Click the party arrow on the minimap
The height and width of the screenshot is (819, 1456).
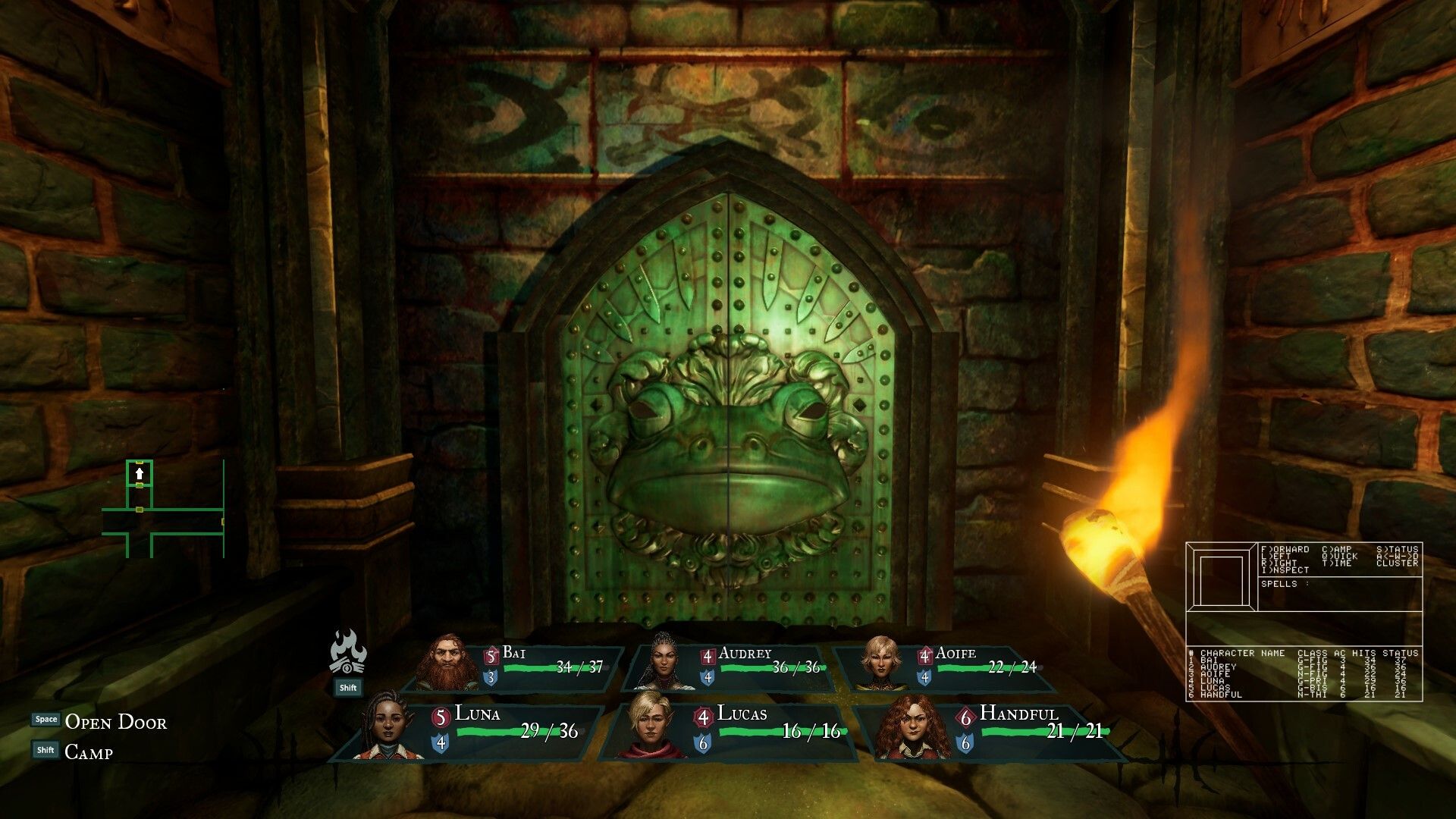click(x=141, y=475)
